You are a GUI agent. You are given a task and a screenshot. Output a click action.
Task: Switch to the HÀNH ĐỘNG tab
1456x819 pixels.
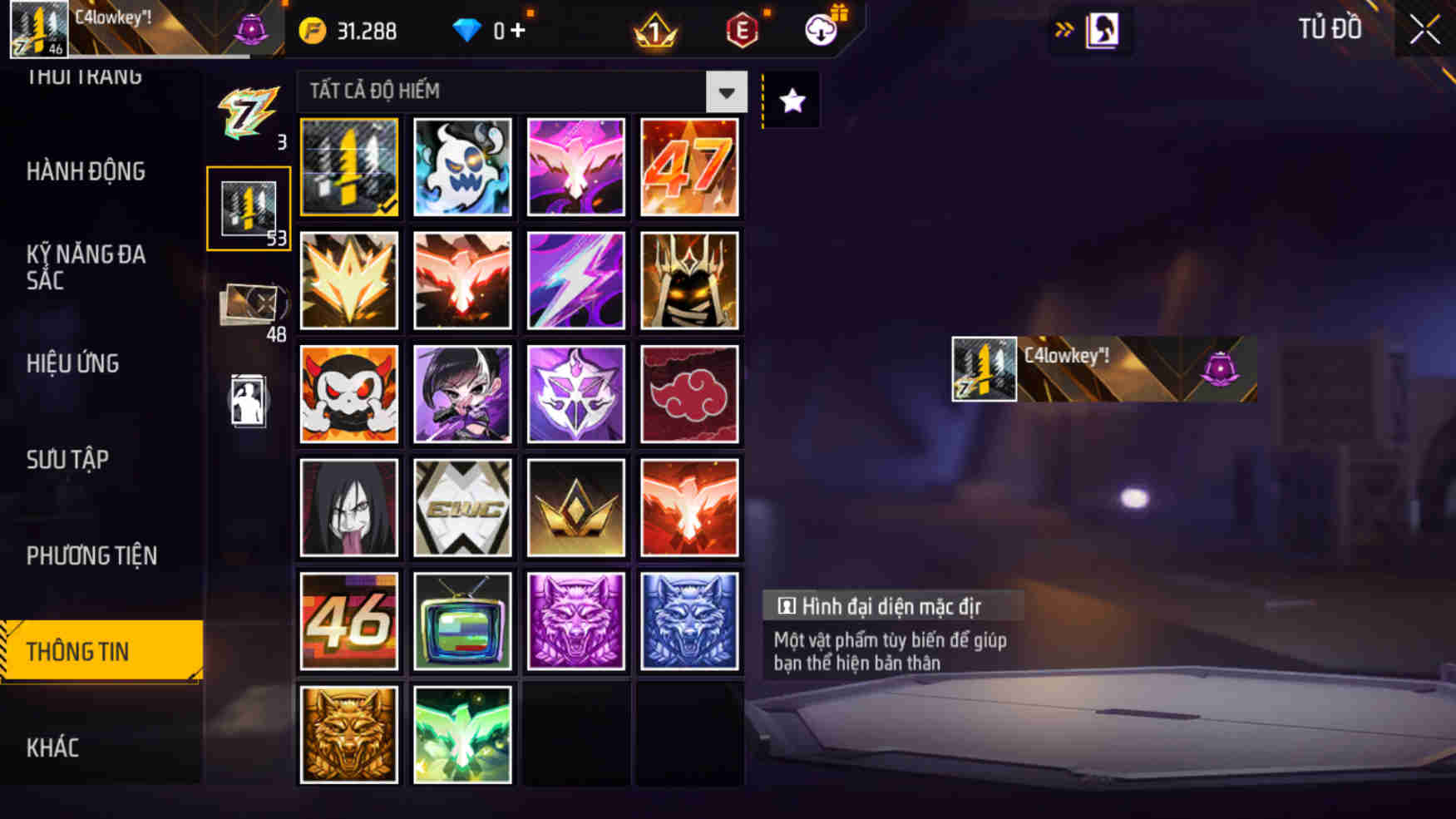tap(87, 171)
